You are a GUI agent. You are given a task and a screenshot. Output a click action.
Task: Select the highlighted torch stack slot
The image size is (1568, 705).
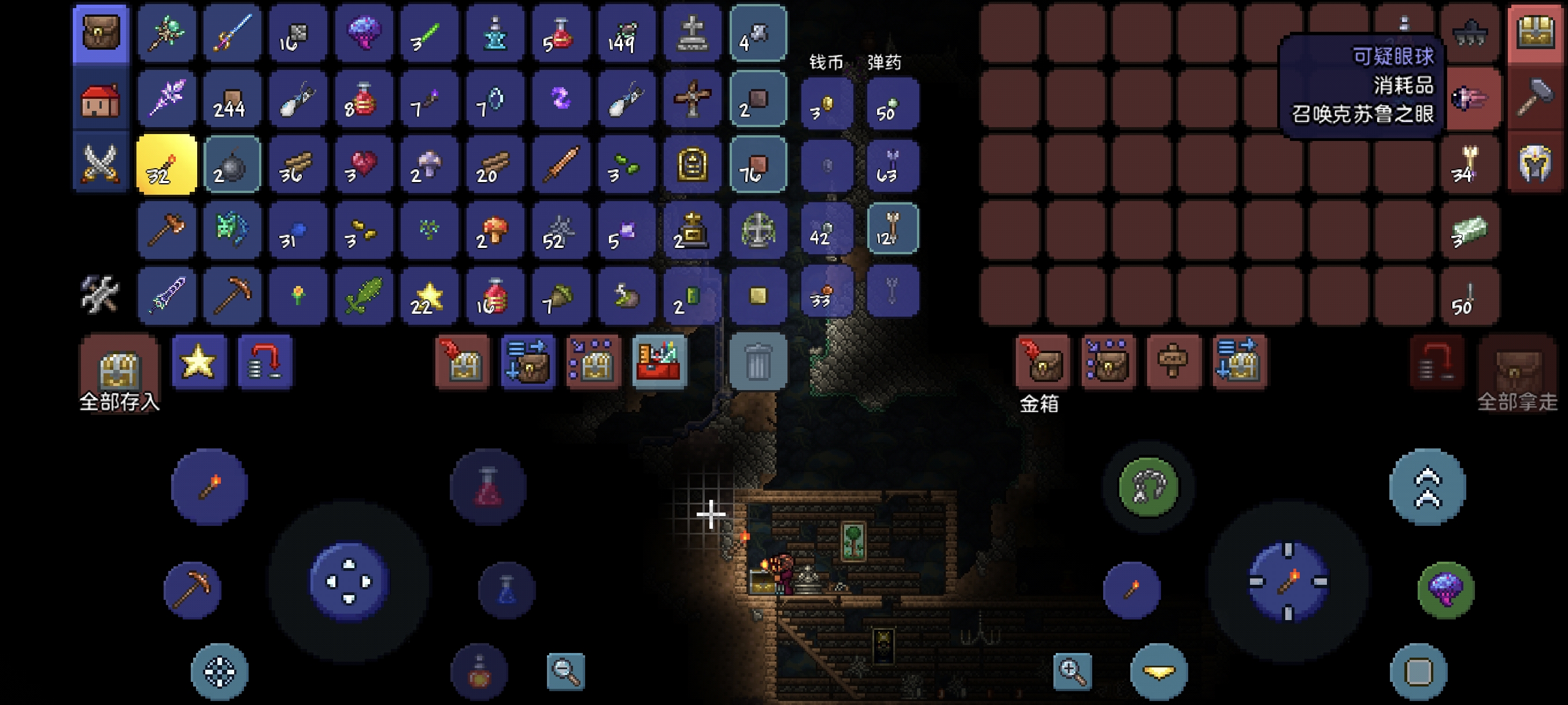pos(166,164)
